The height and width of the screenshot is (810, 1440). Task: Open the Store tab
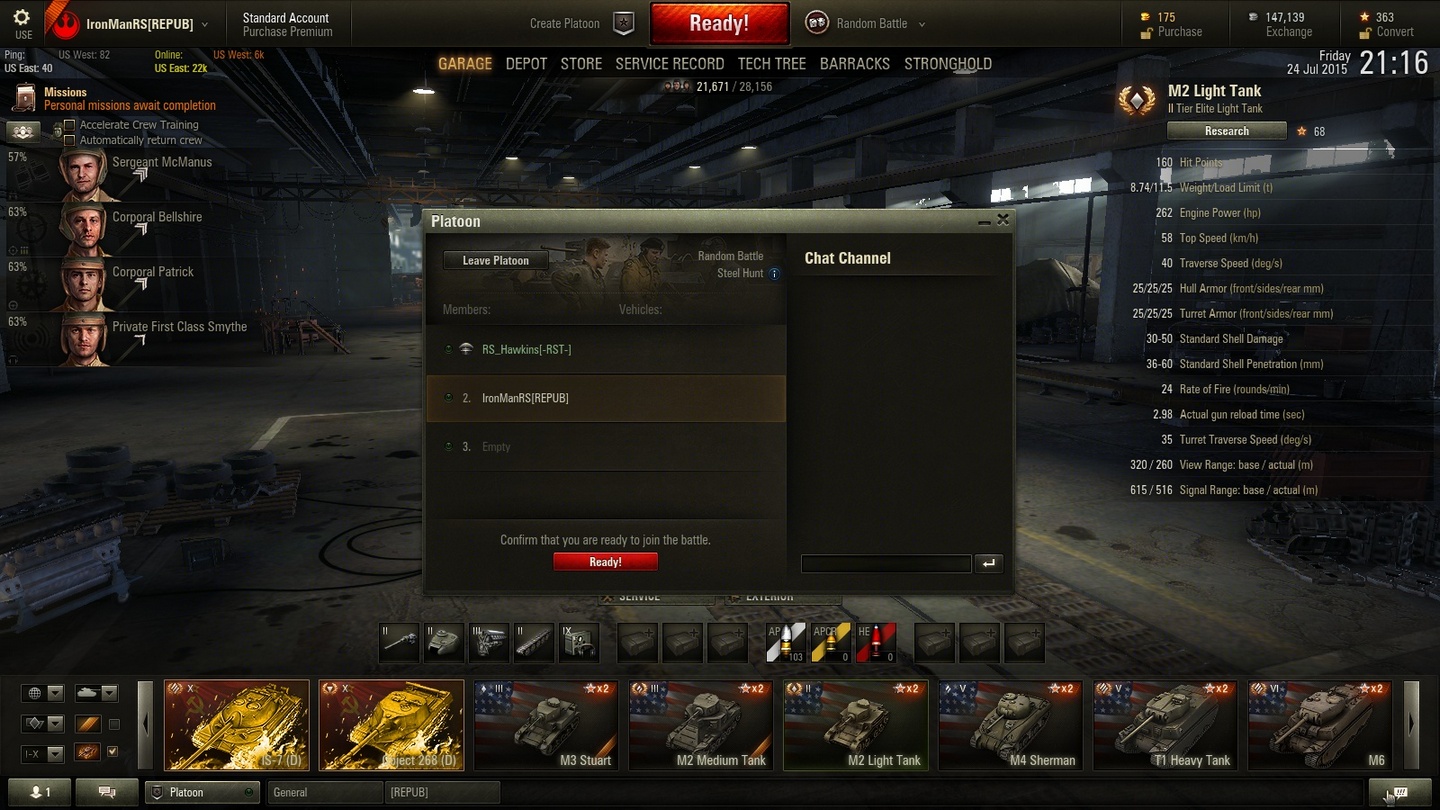coord(581,64)
